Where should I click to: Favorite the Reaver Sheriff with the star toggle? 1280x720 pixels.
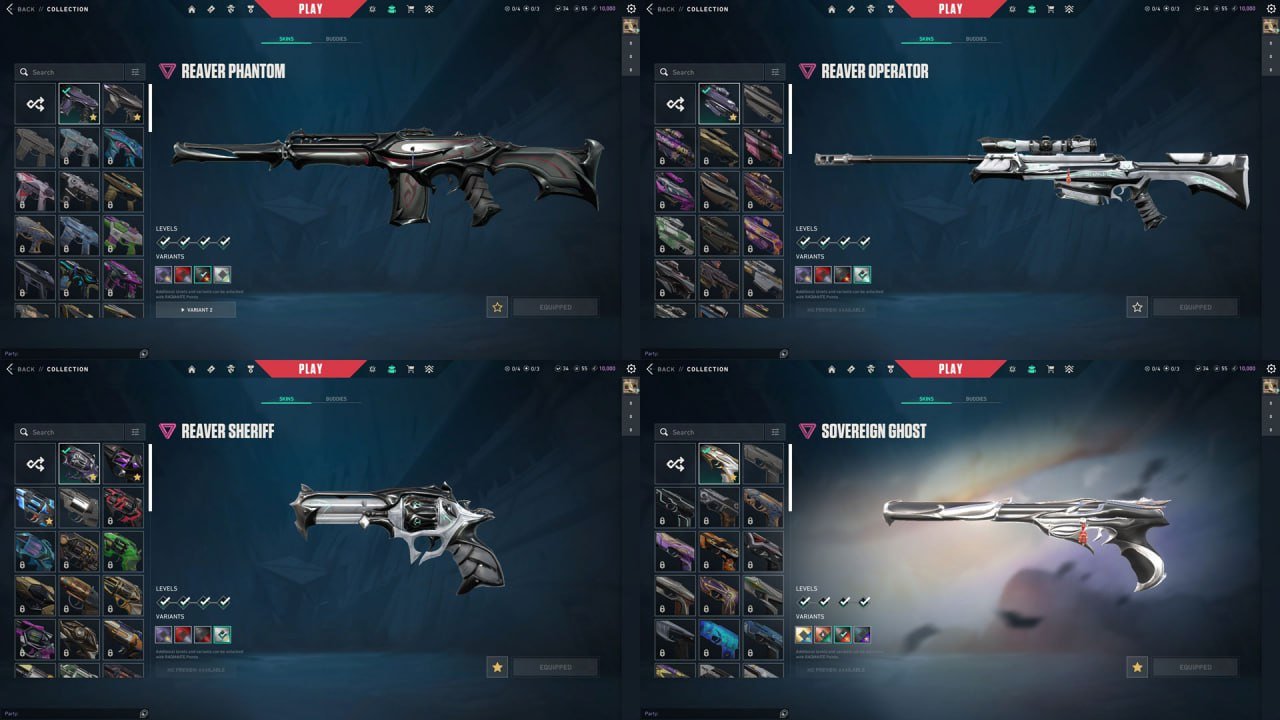point(497,666)
